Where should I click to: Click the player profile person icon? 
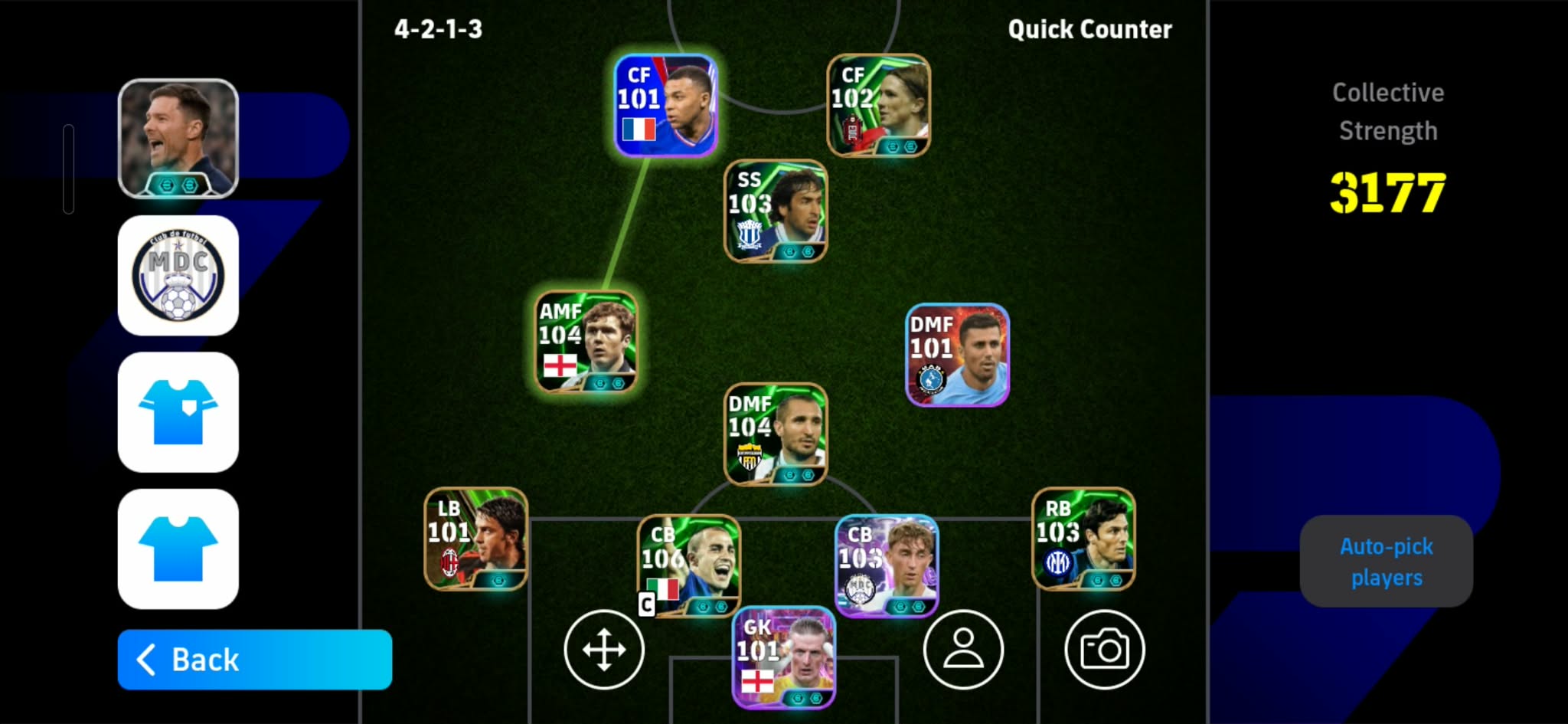click(963, 648)
